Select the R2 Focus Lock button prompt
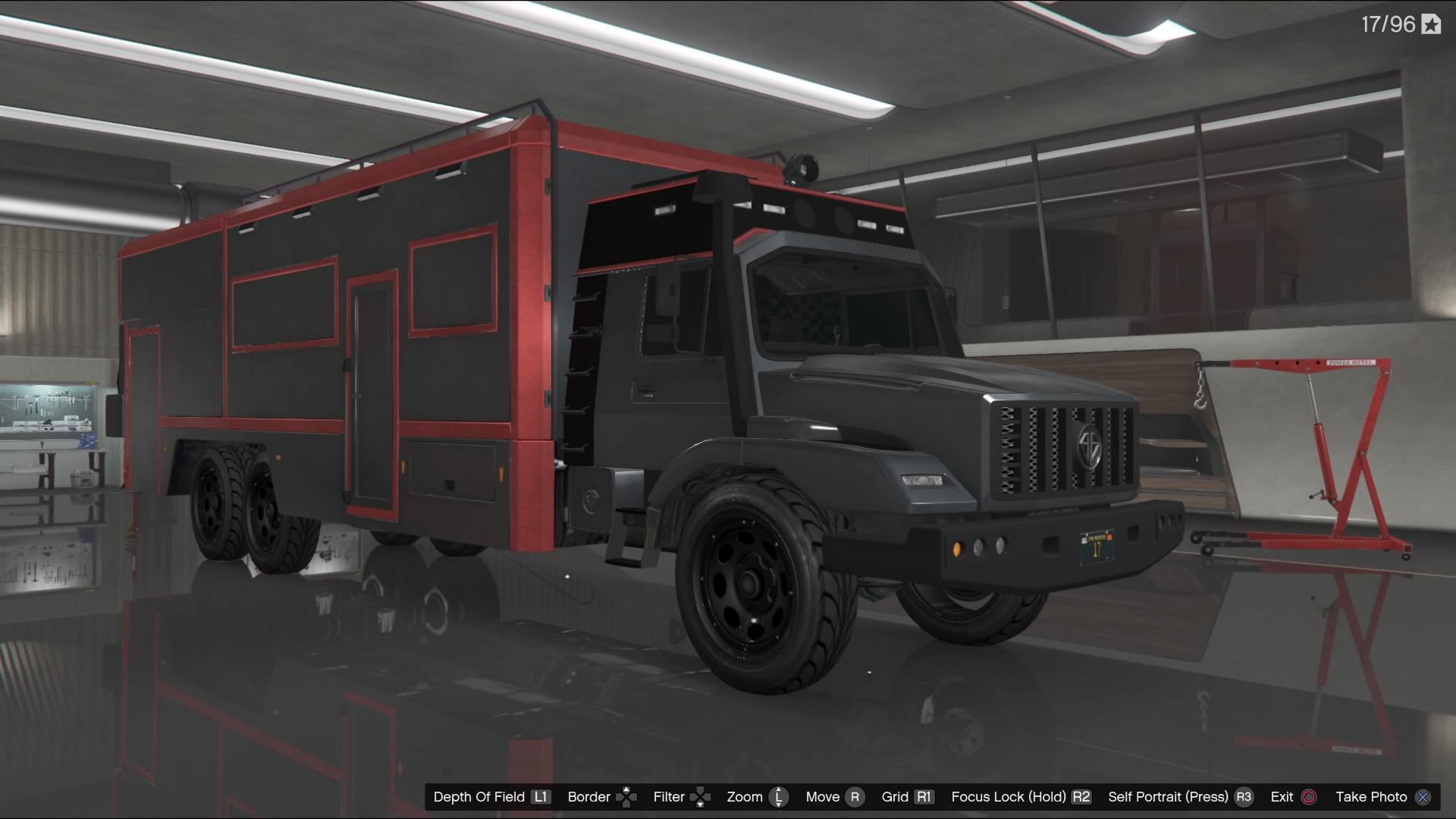The width and height of the screenshot is (1456, 819). [x=1080, y=797]
